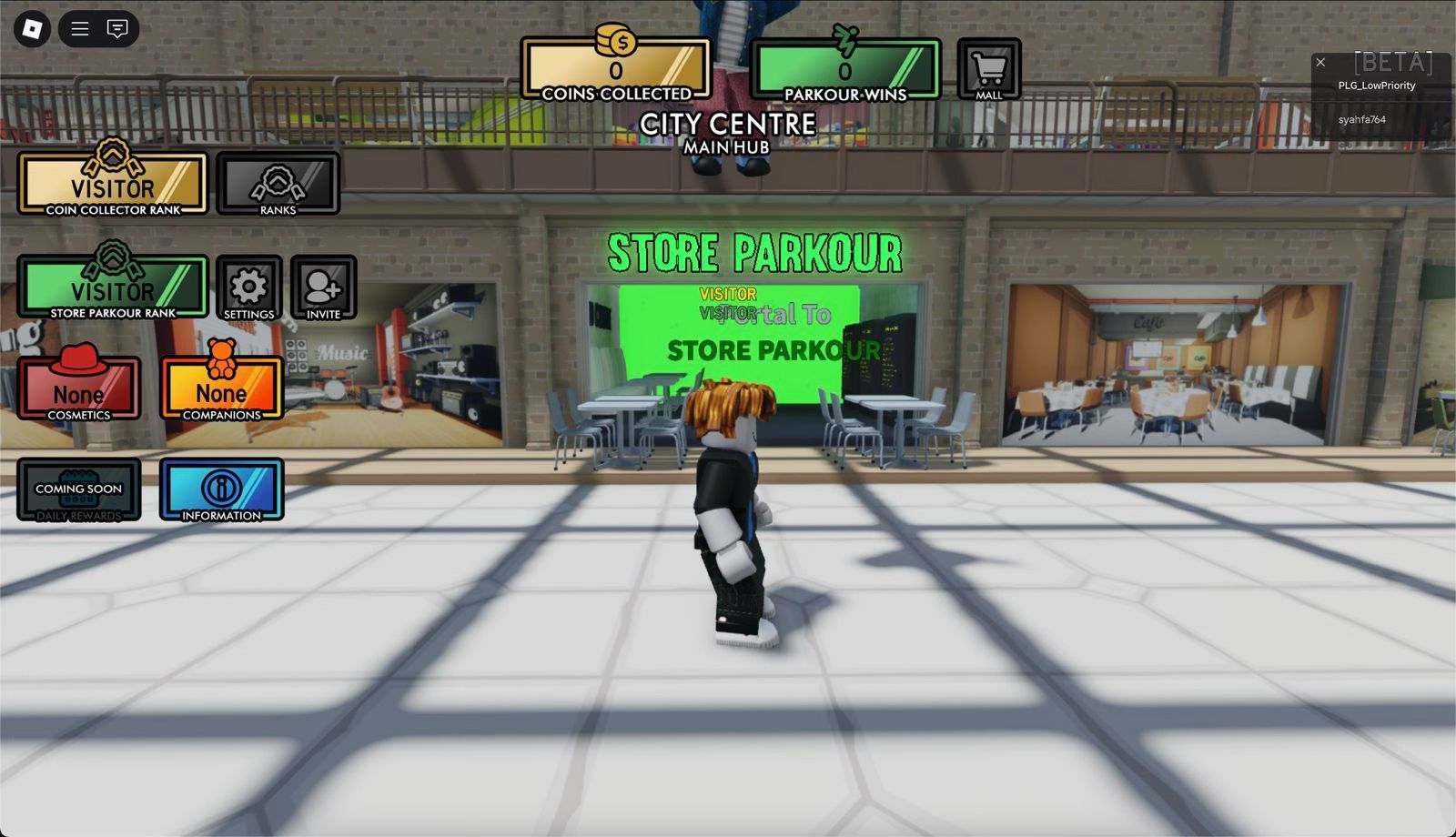Image resolution: width=1456 pixels, height=837 pixels.
Task: Select player syahfa764 in the player list
Action: click(1362, 120)
